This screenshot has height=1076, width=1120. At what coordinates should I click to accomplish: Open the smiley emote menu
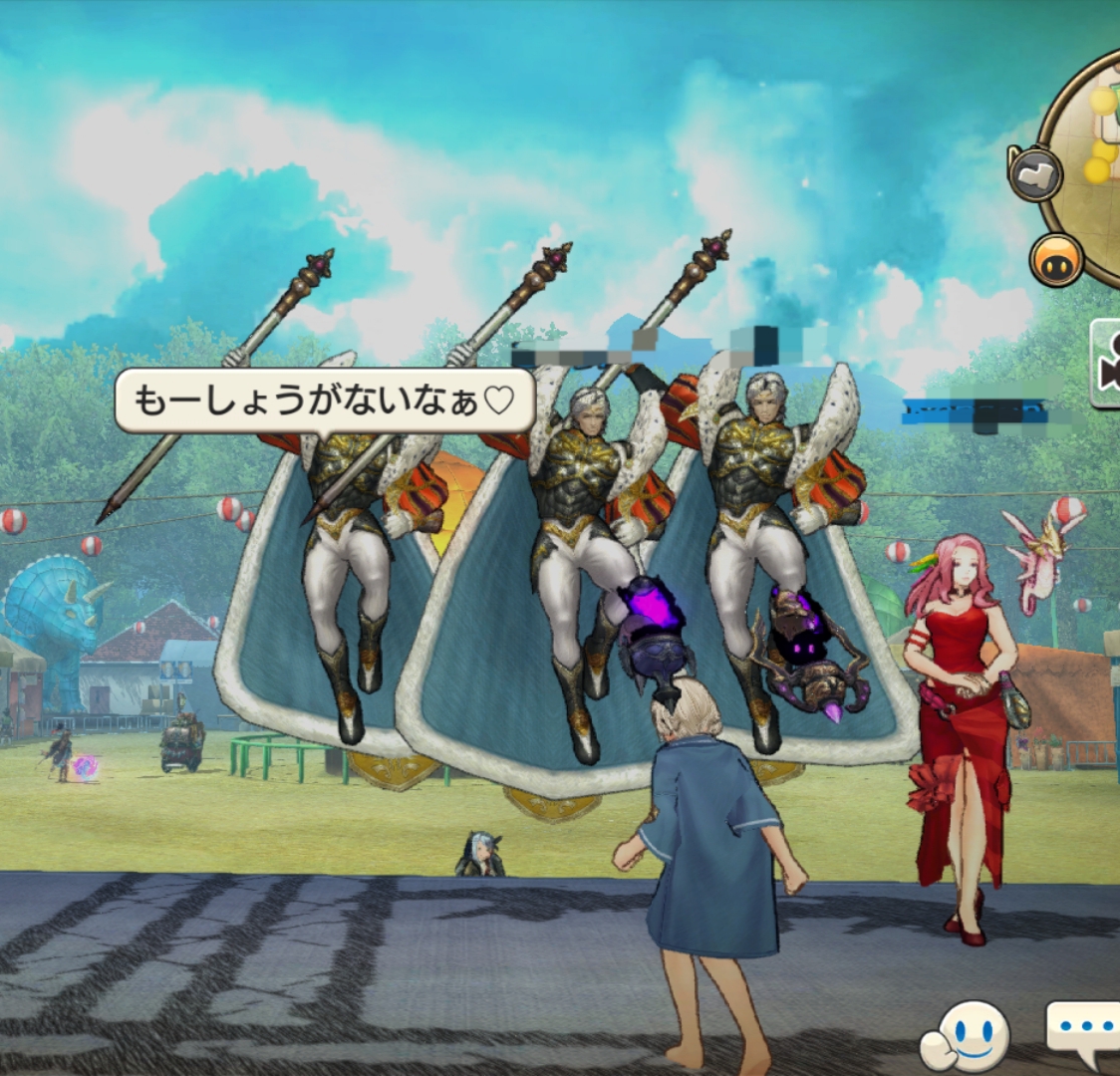[x=966, y=1036]
